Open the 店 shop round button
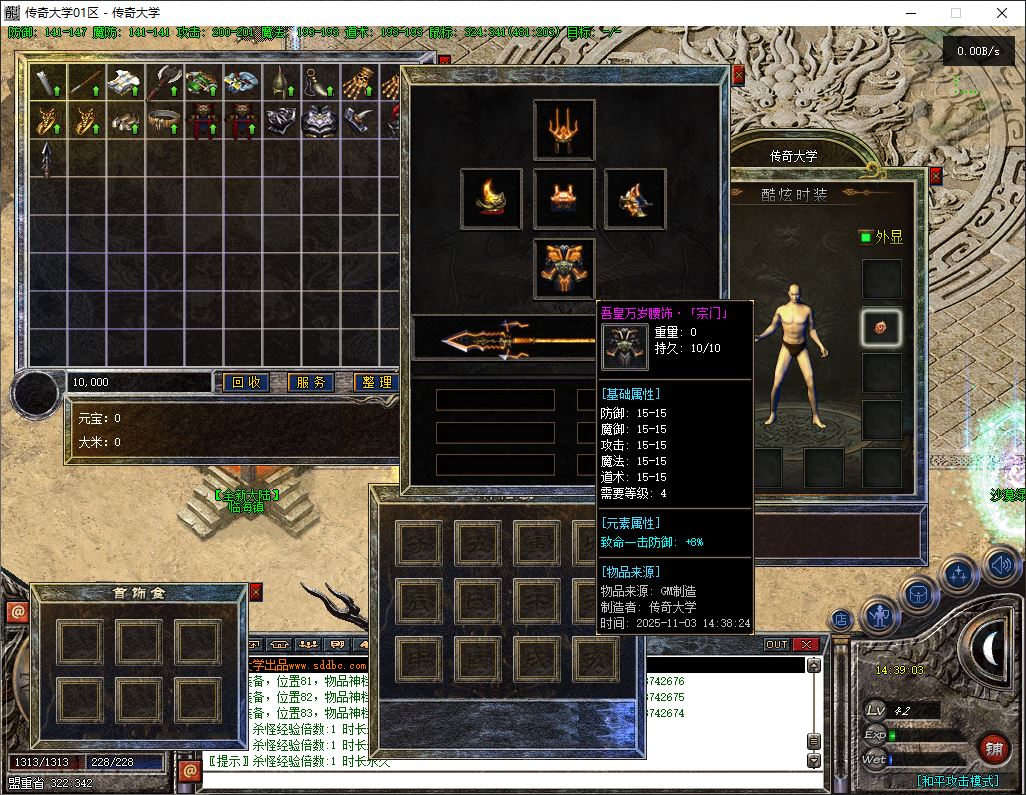 [841, 620]
